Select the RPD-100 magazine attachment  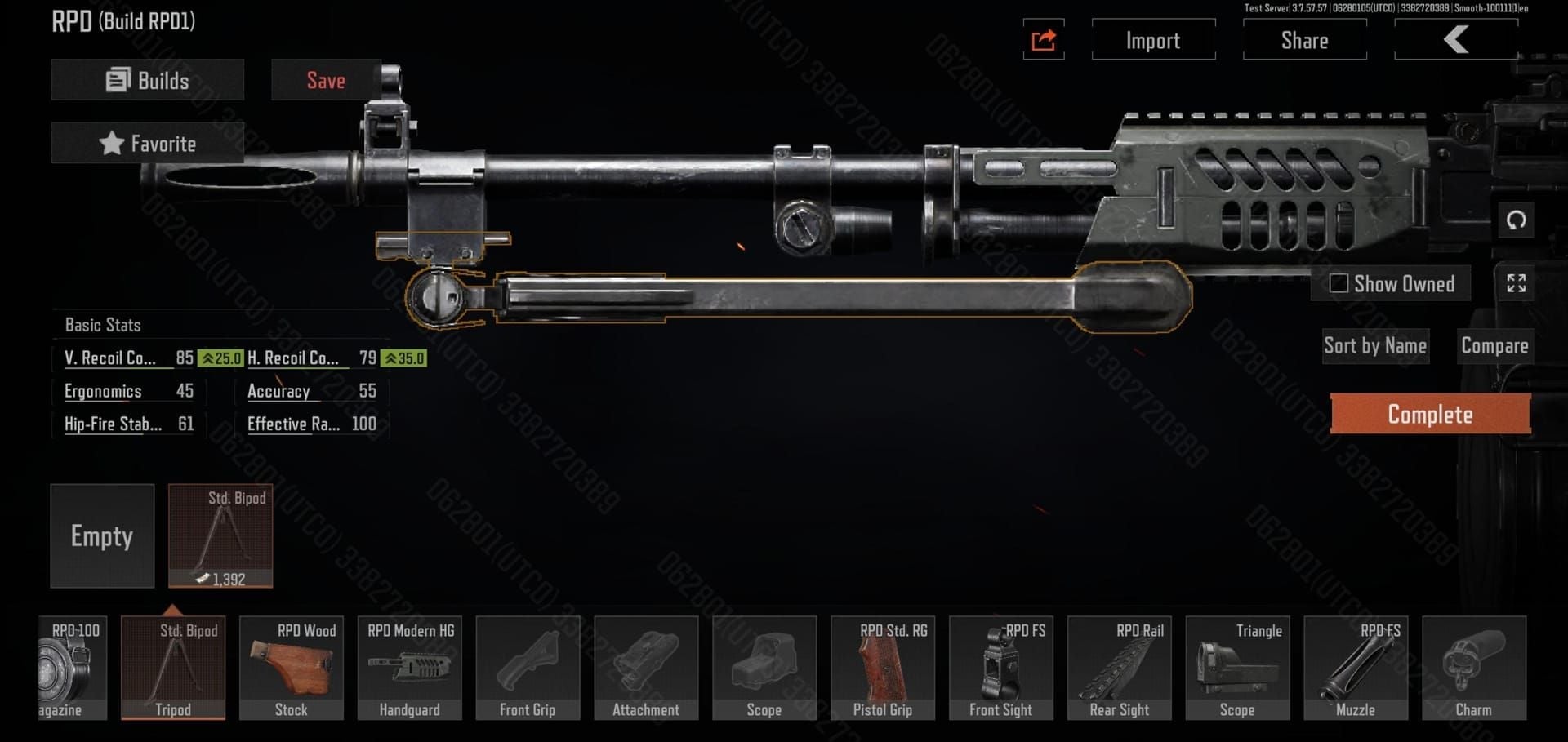click(69, 668)
